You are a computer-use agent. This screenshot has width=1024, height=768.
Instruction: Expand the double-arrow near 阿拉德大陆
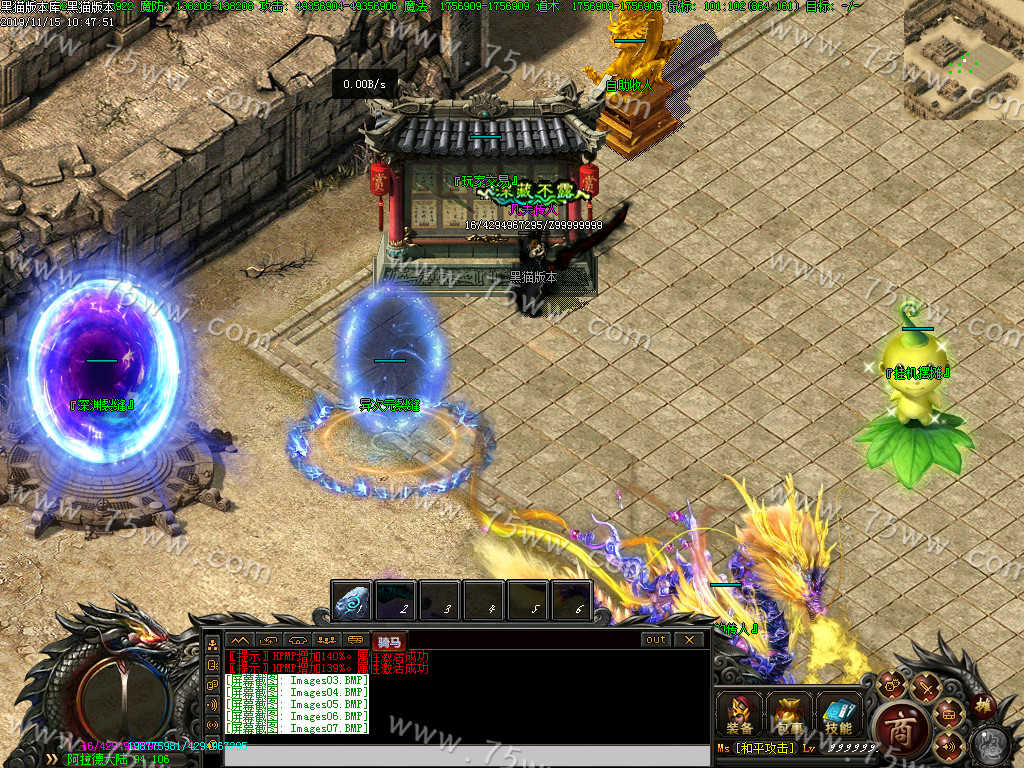[51, 760]
